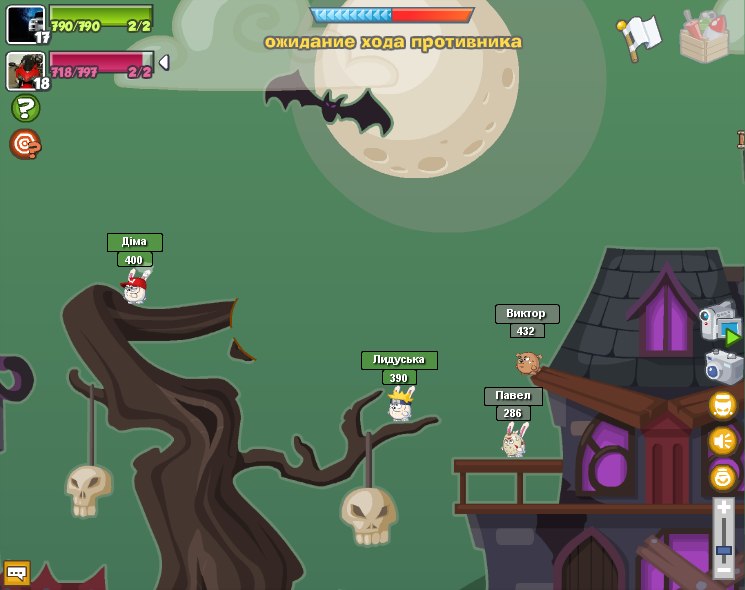Image resolution: width=745 pixels, height=590 pixels.
Task: Start video recording with the camcorder icon
Action: point(720,325)
